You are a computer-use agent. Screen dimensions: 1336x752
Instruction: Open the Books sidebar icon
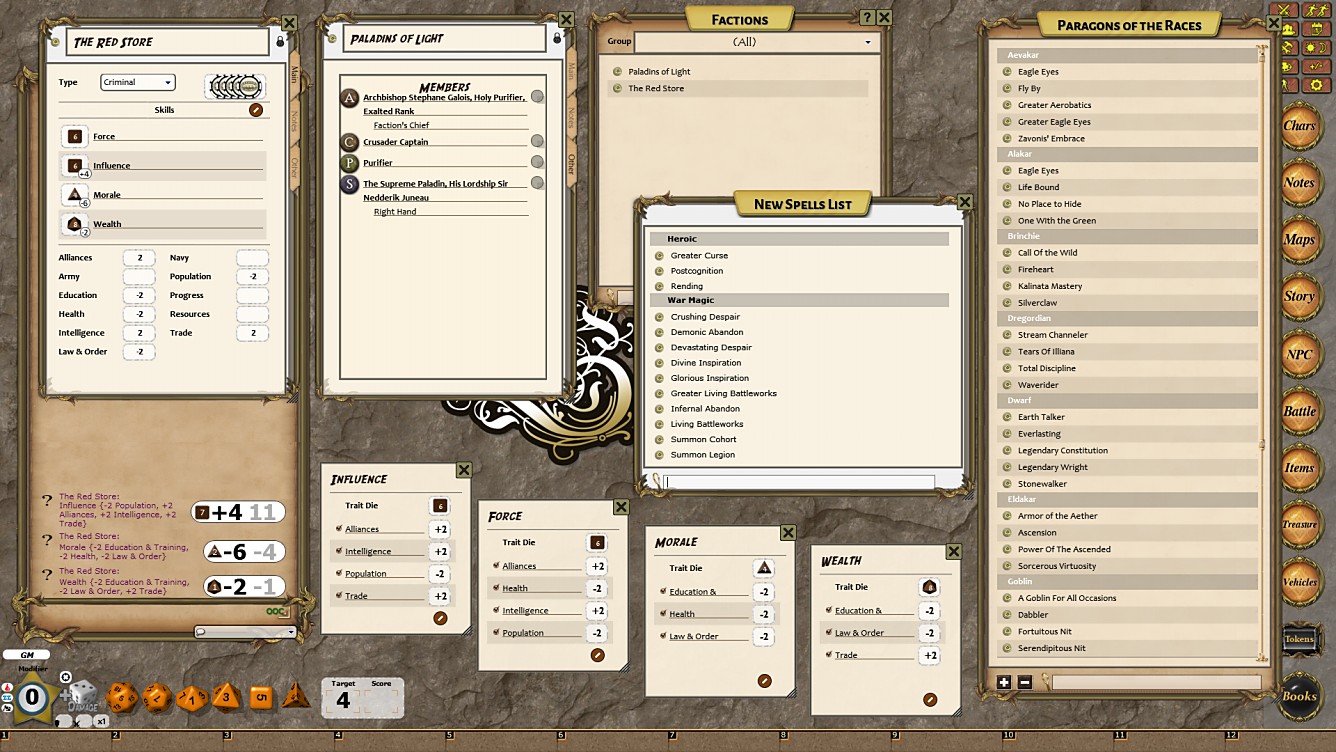click(x=1301, y=697)
